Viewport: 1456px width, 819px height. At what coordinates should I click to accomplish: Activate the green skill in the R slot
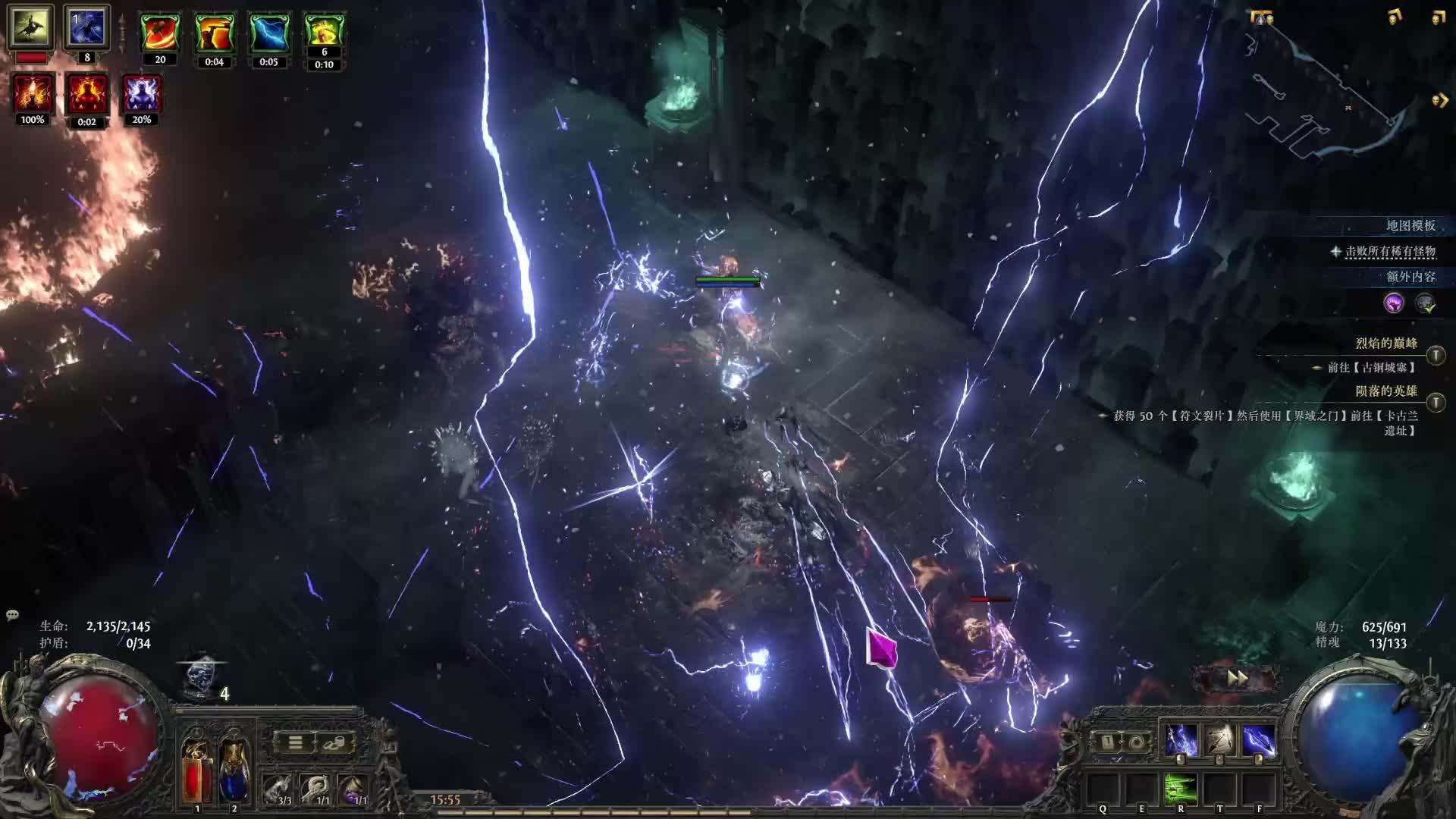(x=1181, y=789)
